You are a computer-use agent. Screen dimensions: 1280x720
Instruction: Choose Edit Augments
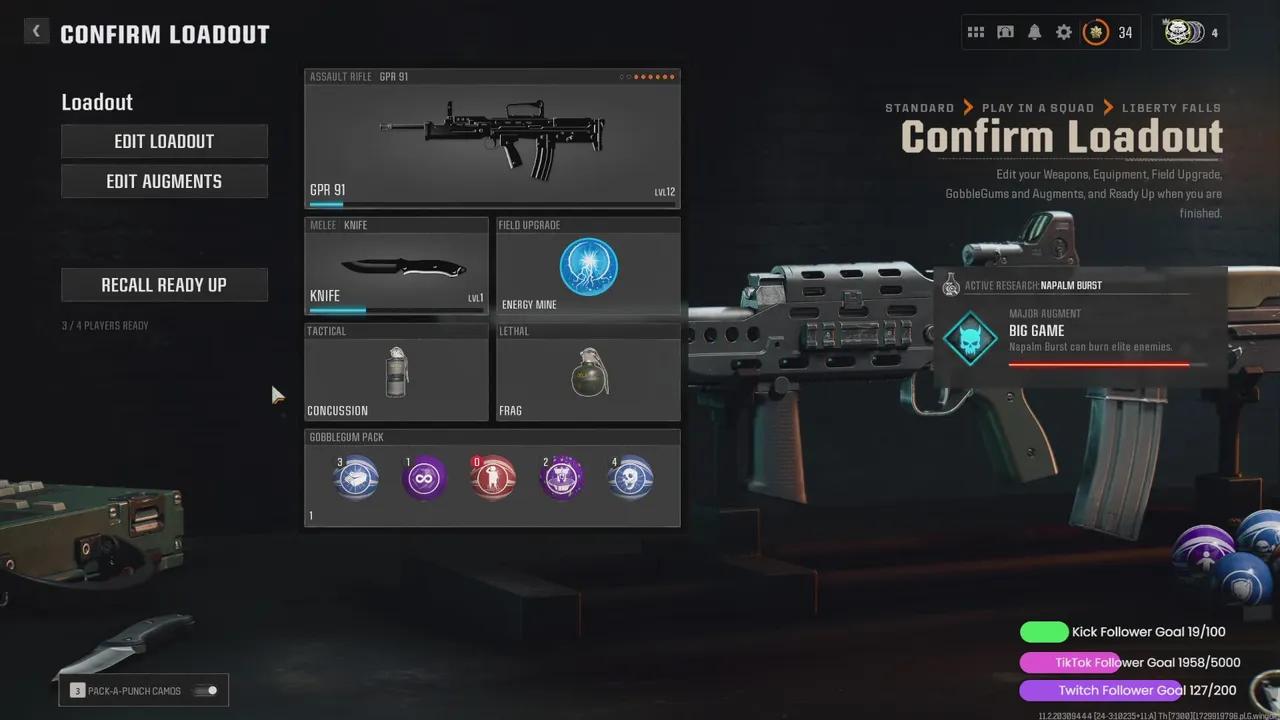click(164, 181)
